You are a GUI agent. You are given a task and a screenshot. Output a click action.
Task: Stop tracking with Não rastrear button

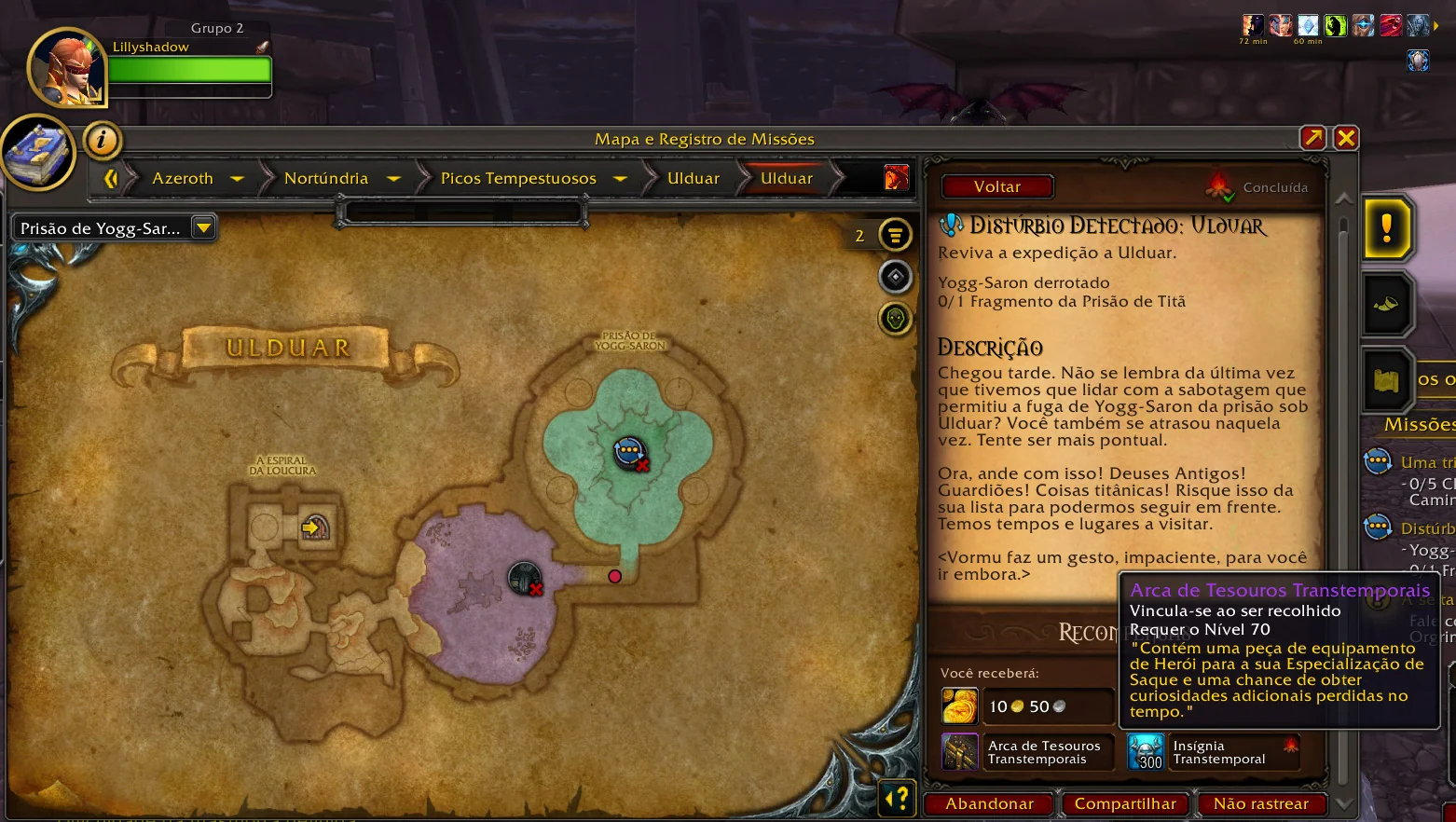(1260, 803)
